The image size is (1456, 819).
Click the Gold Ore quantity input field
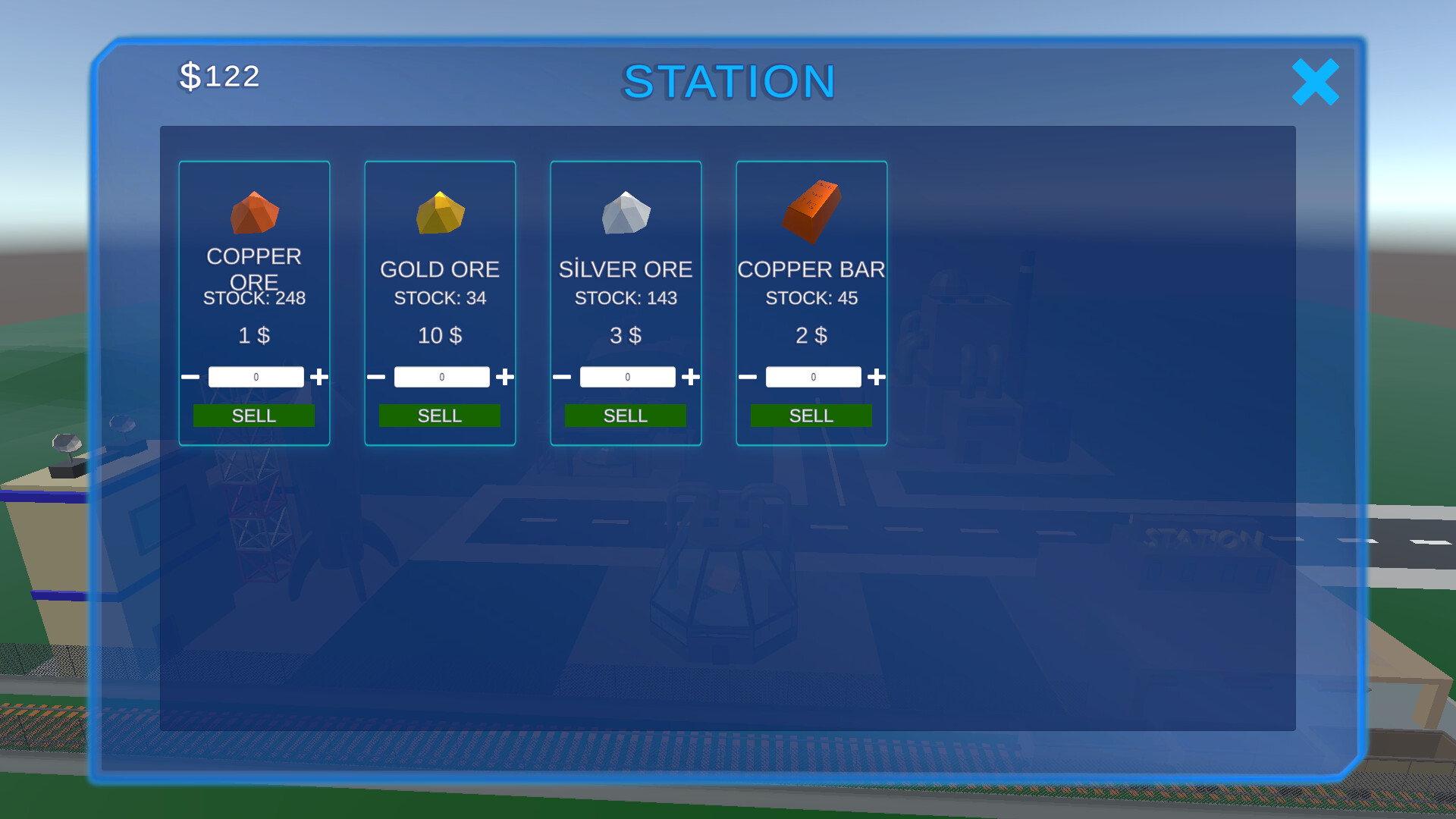(x=441, y=376)
